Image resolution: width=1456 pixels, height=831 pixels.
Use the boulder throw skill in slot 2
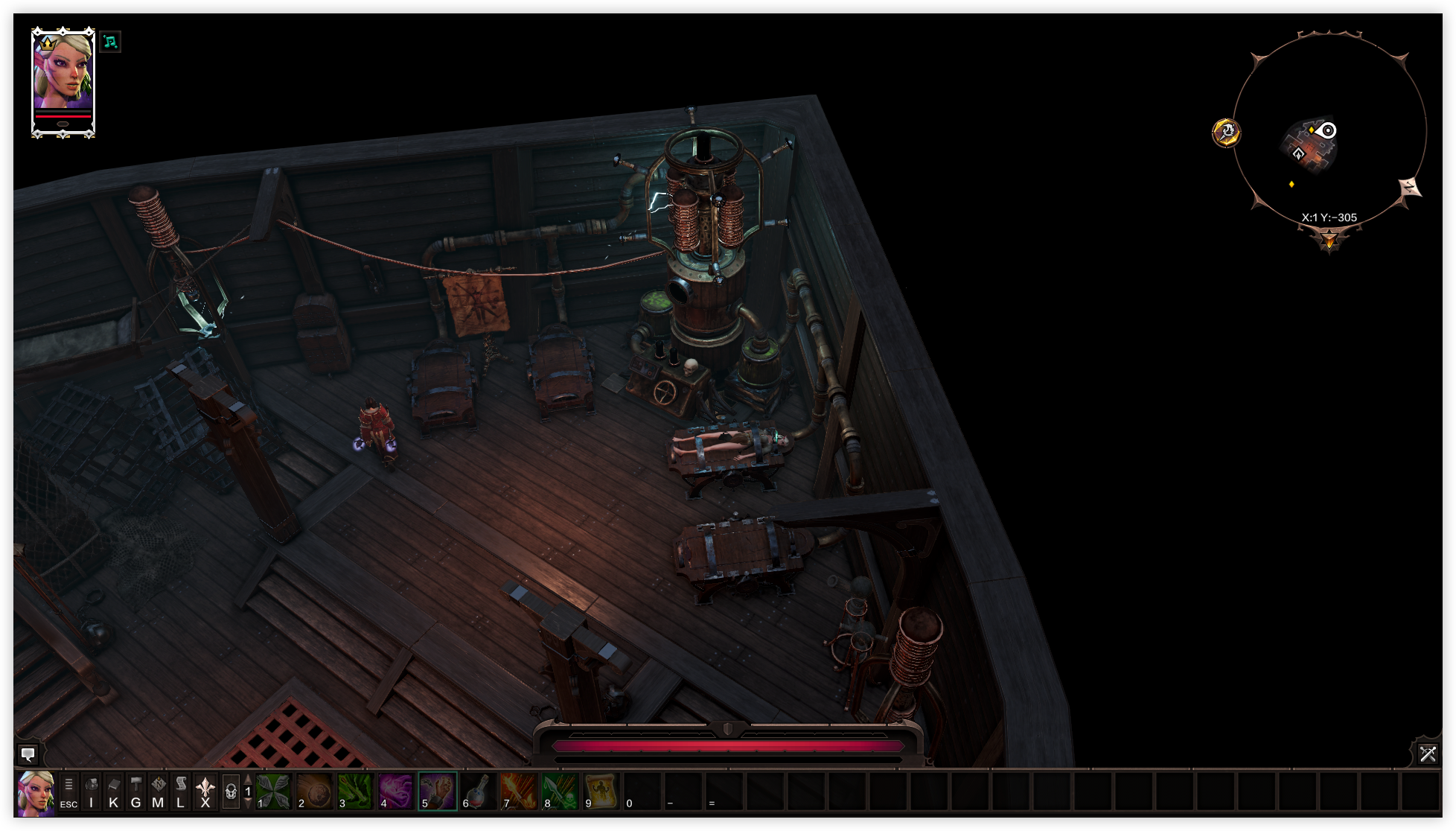pos(314,791)
